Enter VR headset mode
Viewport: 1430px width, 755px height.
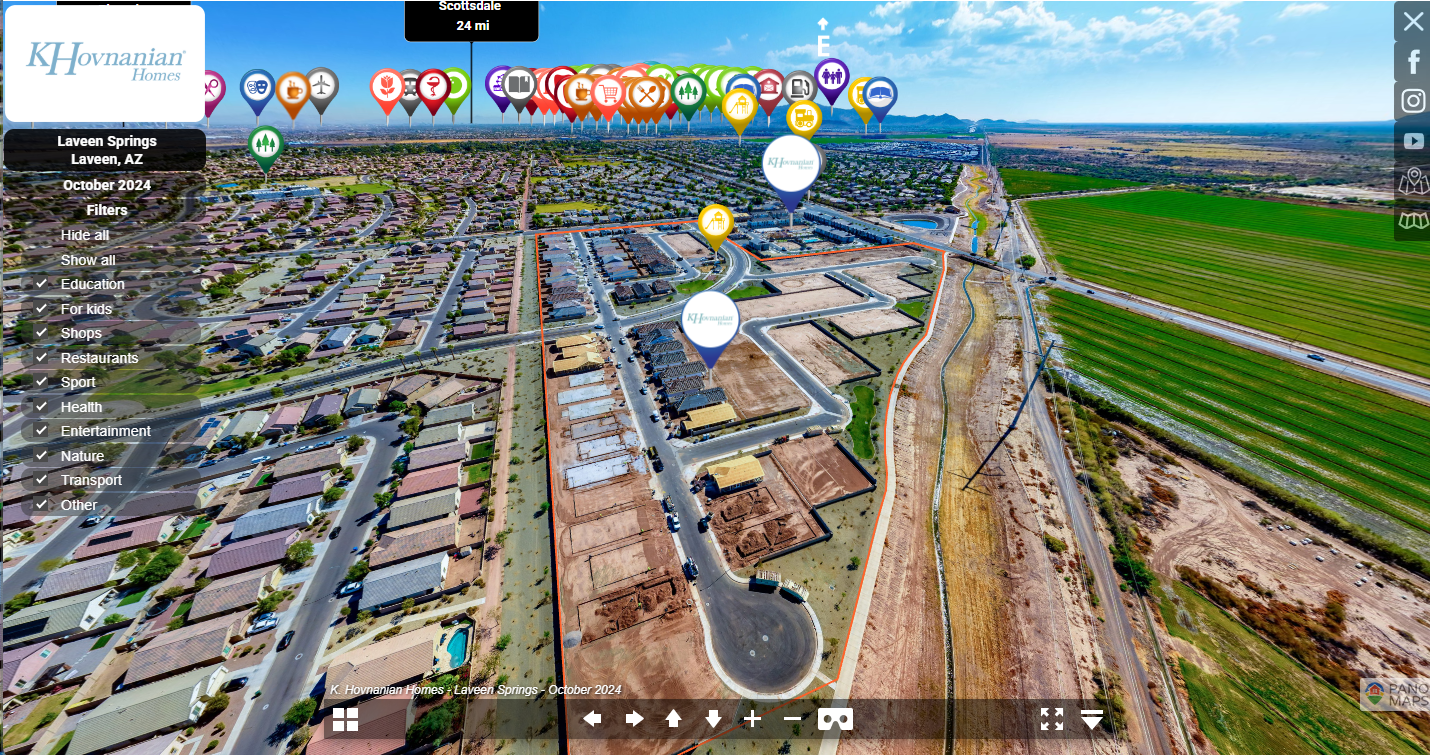[835, 719]
